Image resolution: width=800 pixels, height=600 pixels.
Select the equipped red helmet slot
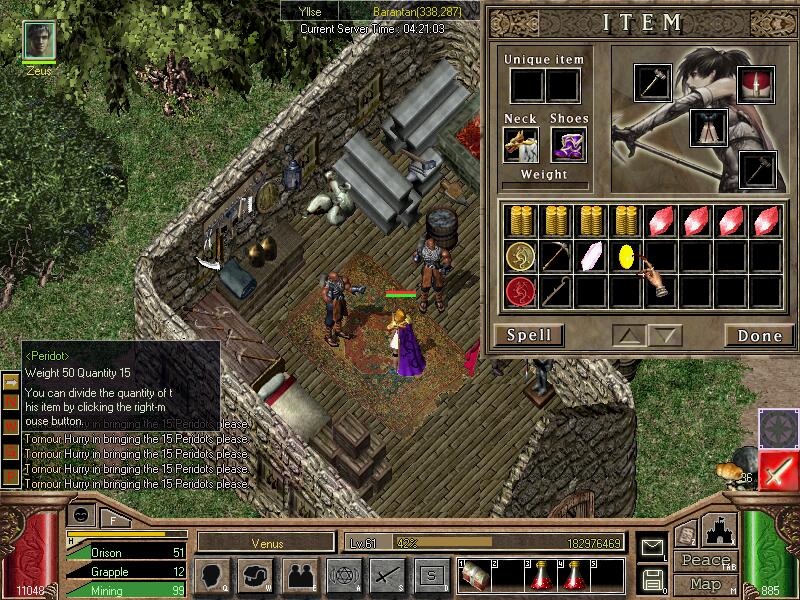coord(756,87)
